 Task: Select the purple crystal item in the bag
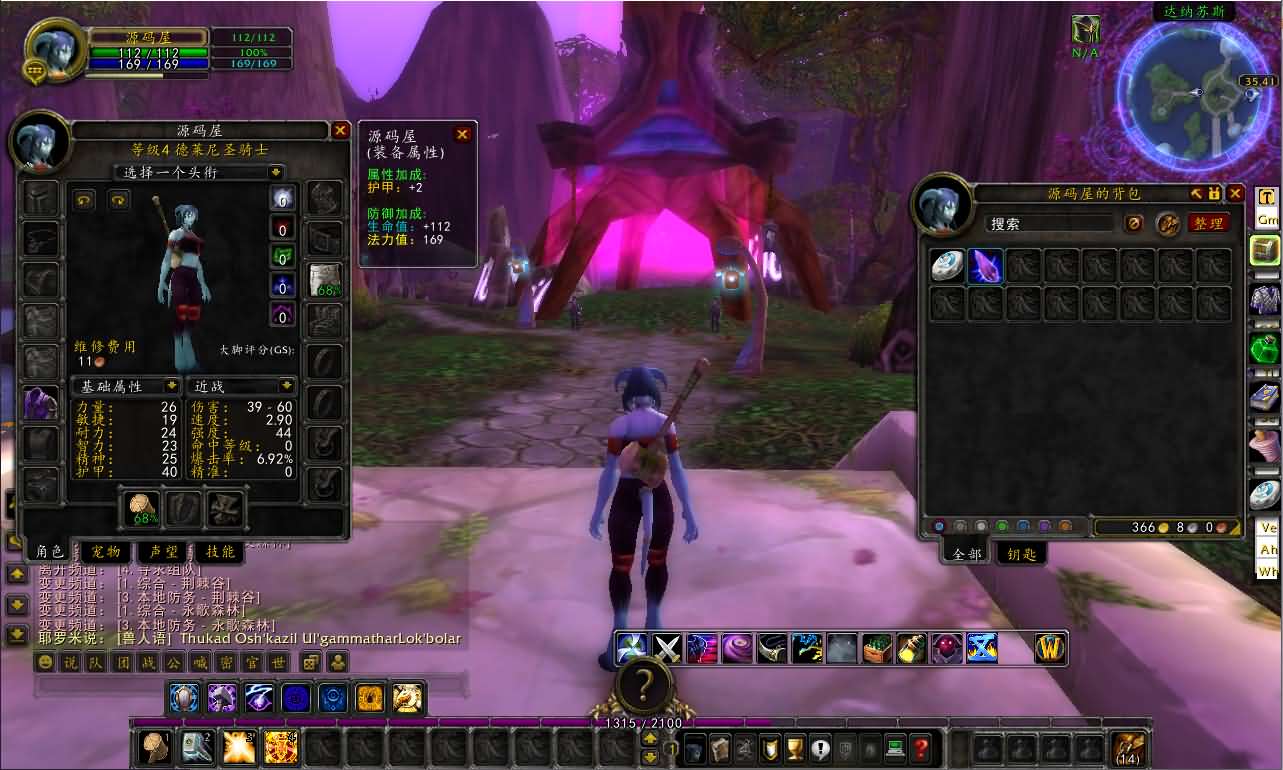pyautogui.click(x=986, y=266)
